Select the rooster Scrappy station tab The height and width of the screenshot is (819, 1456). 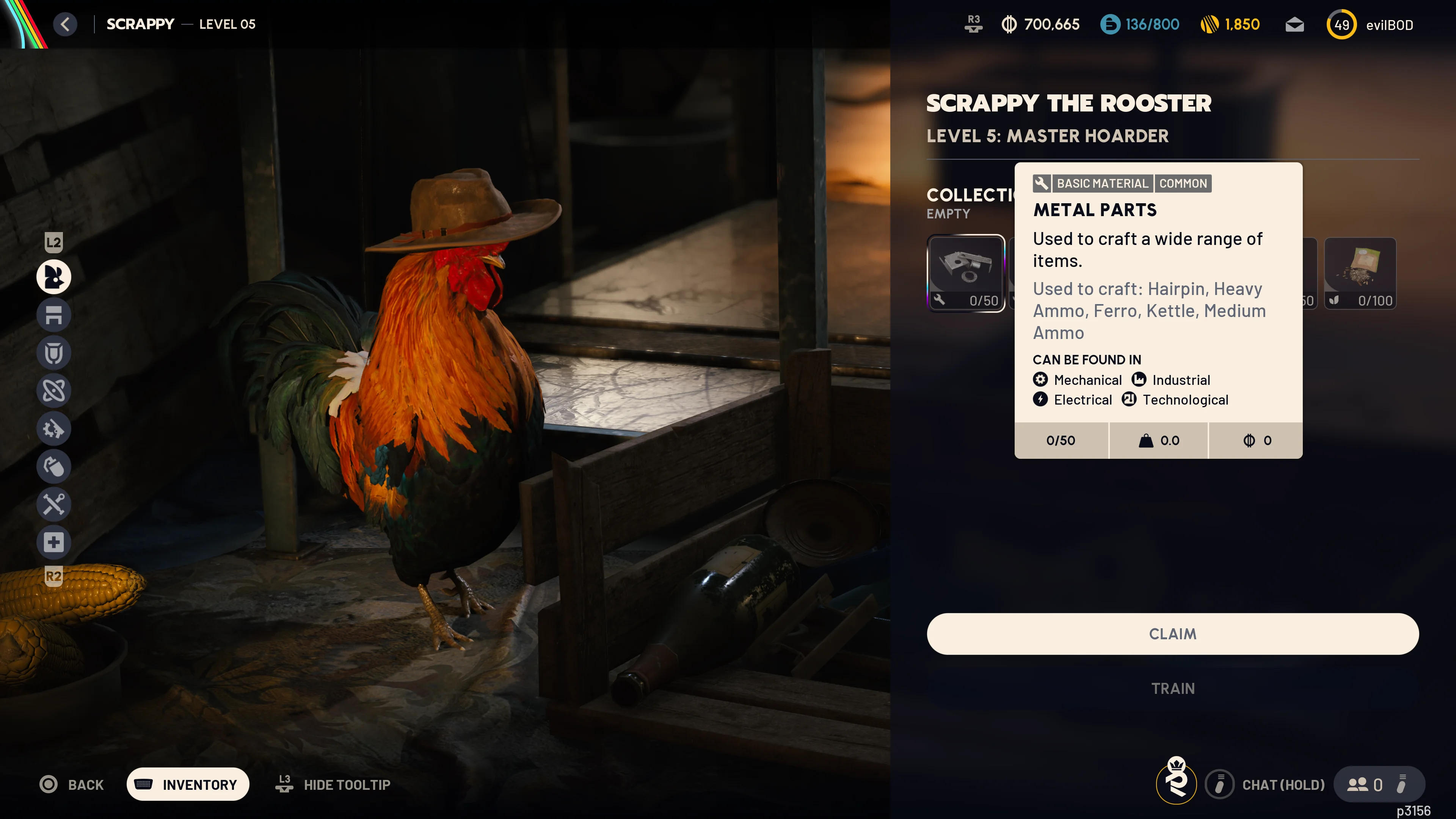click(x=54, y=277)
